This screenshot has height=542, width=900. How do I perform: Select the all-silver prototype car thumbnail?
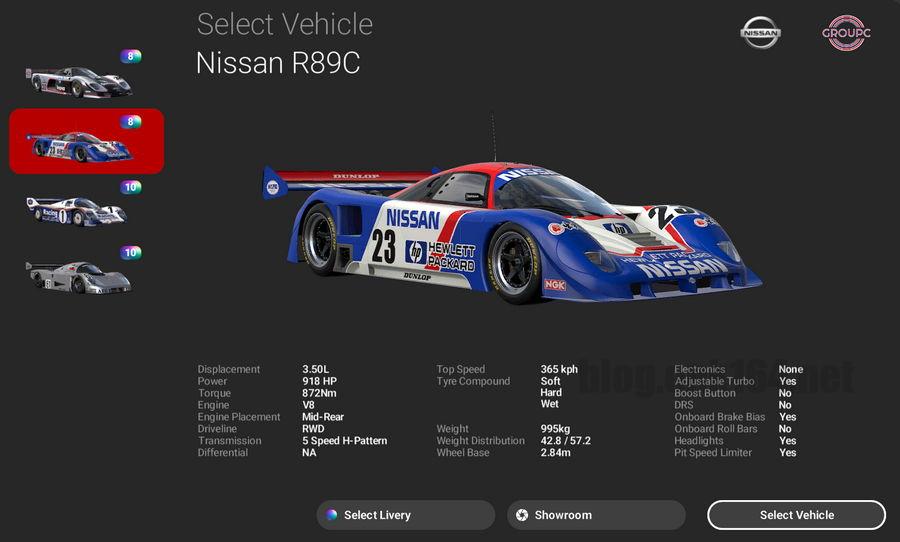point(78,275)
